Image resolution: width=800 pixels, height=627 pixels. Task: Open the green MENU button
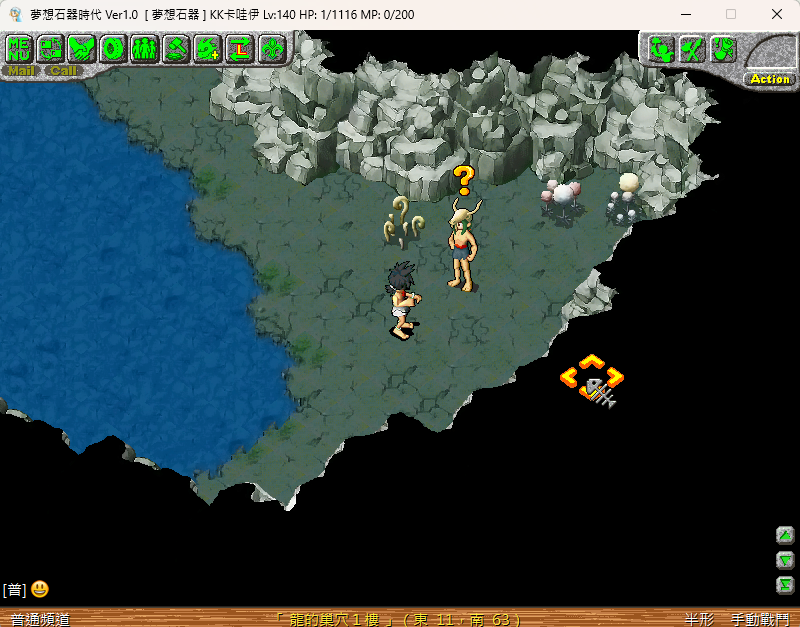click(20, 48)
